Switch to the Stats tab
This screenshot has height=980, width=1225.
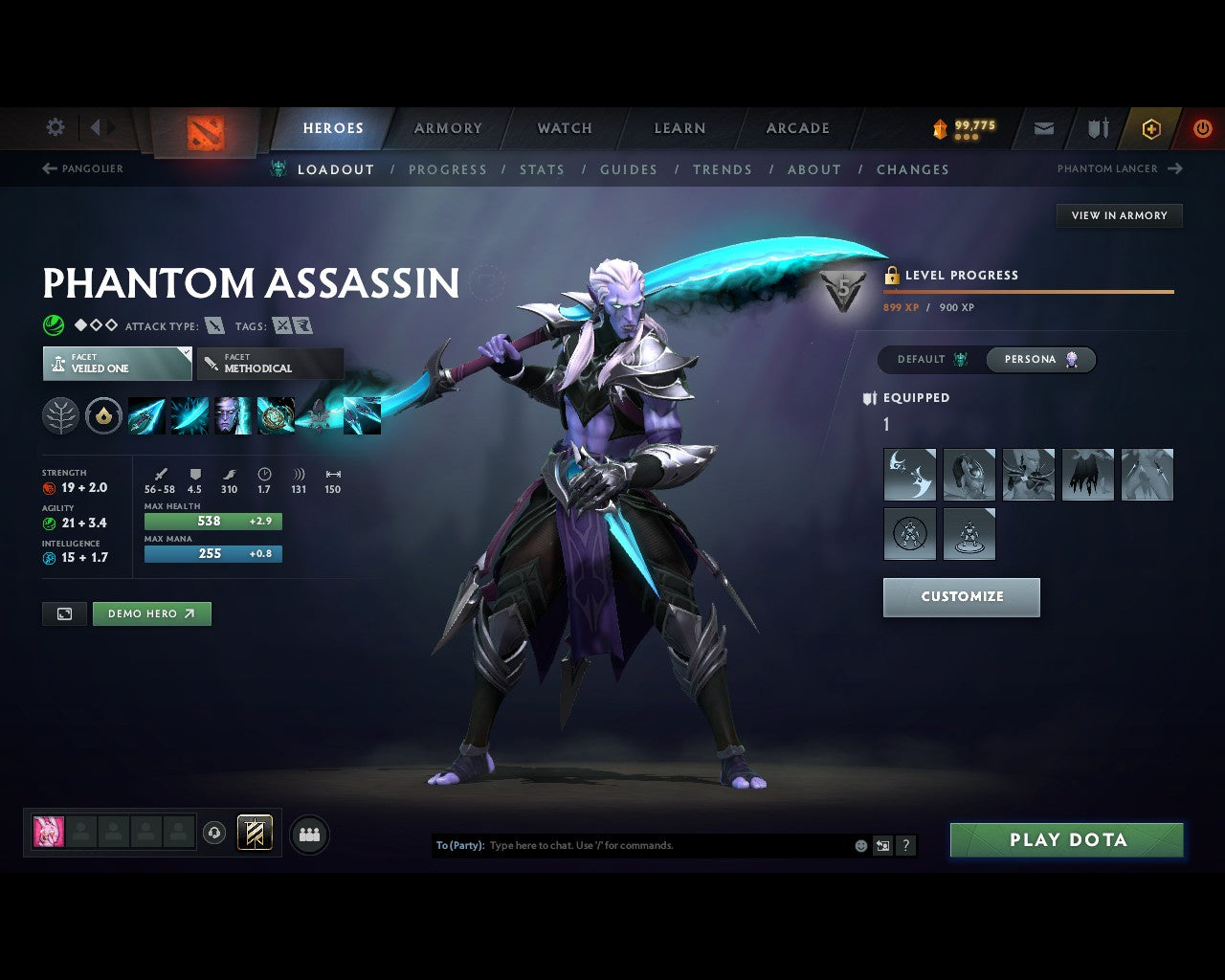click(543, 169)
